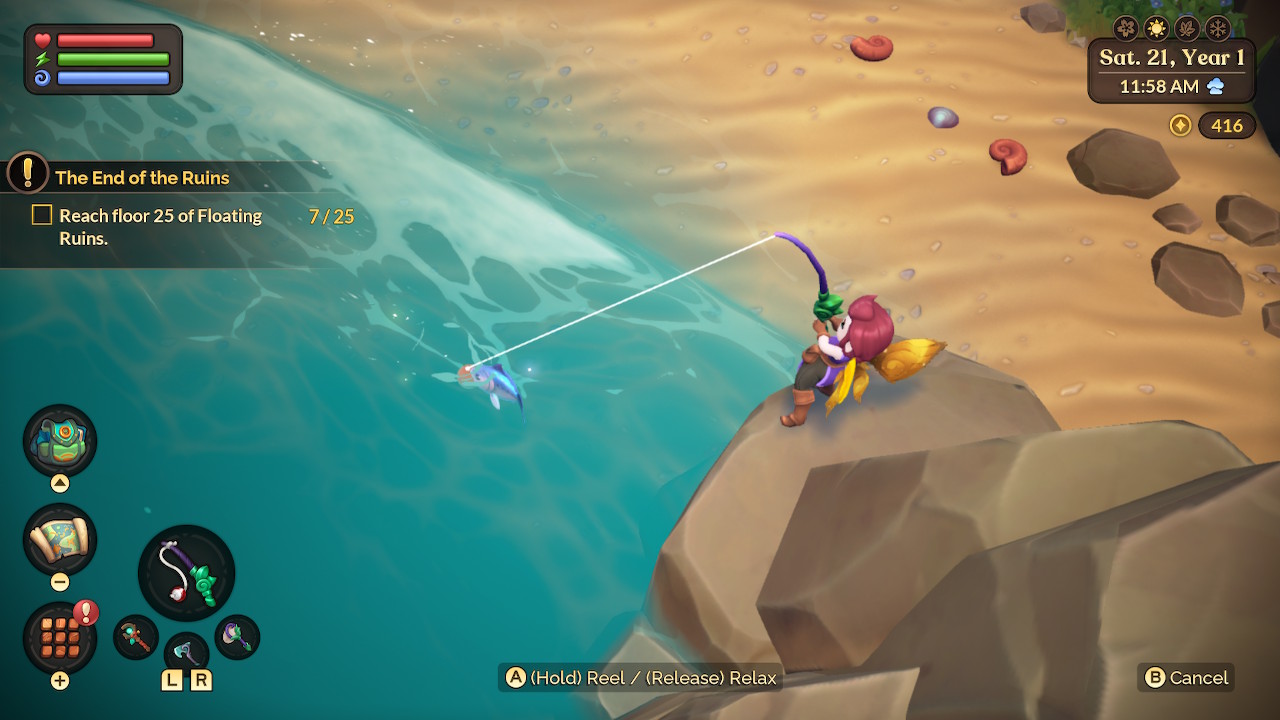Collapse the map panel via minus button
1280x720 pixels.
[60, 583]
